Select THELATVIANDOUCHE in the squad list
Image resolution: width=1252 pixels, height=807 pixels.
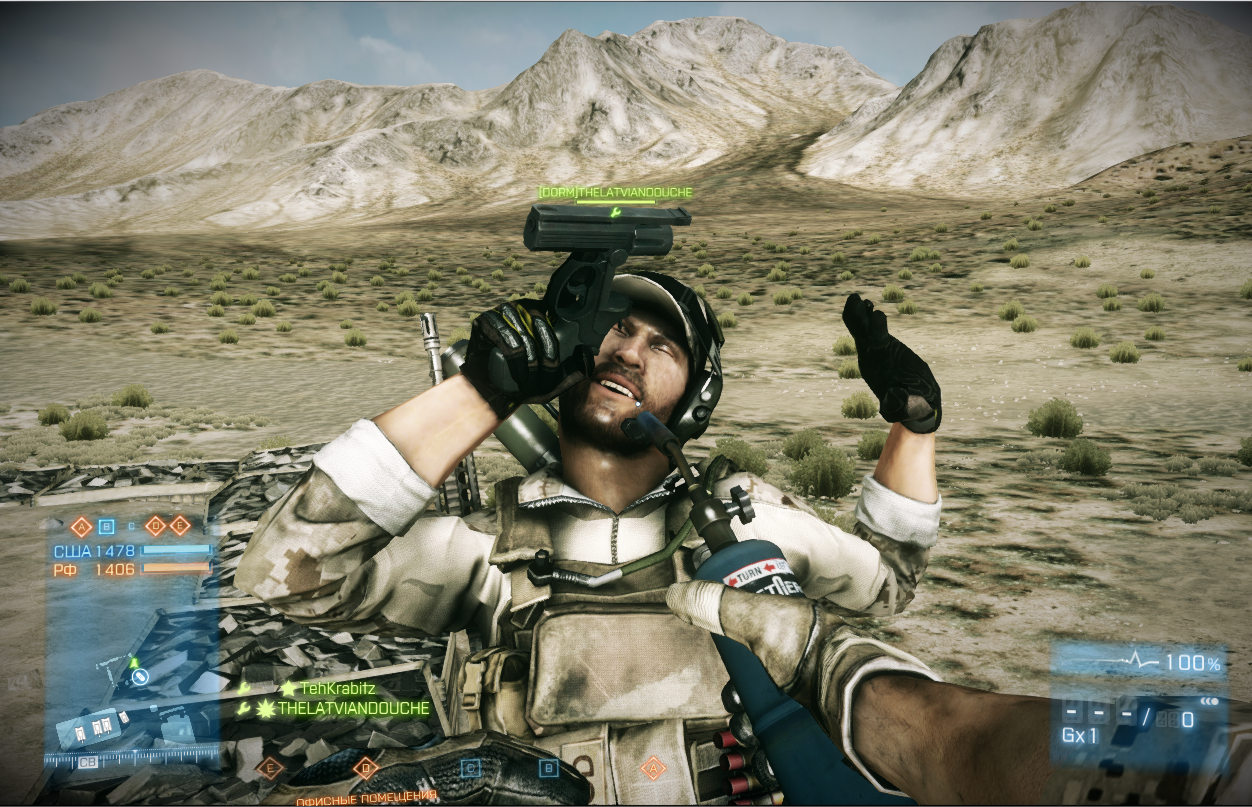pyautogui.click(x=353, y=708)
